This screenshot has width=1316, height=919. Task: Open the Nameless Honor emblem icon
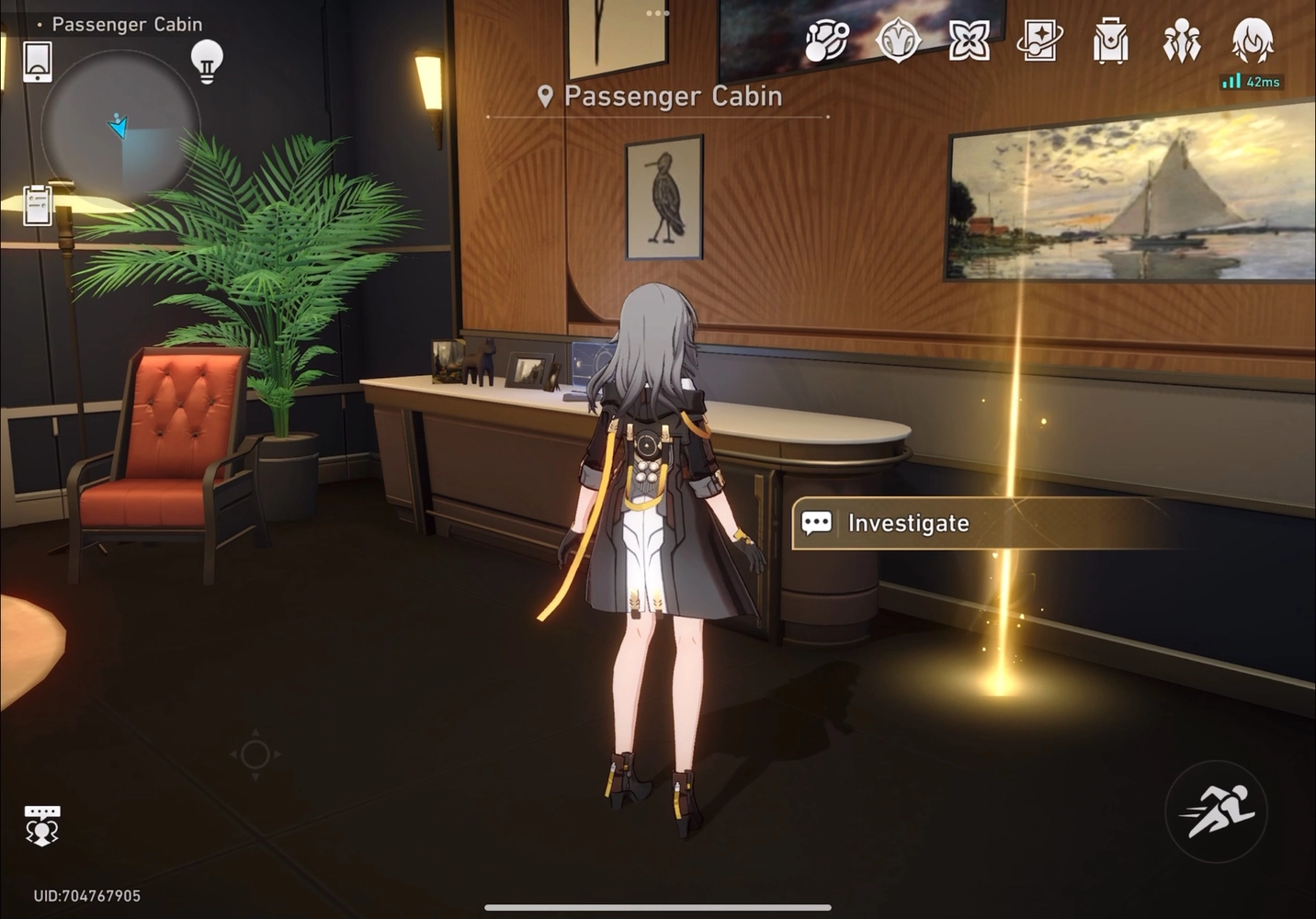coord(901,41)
